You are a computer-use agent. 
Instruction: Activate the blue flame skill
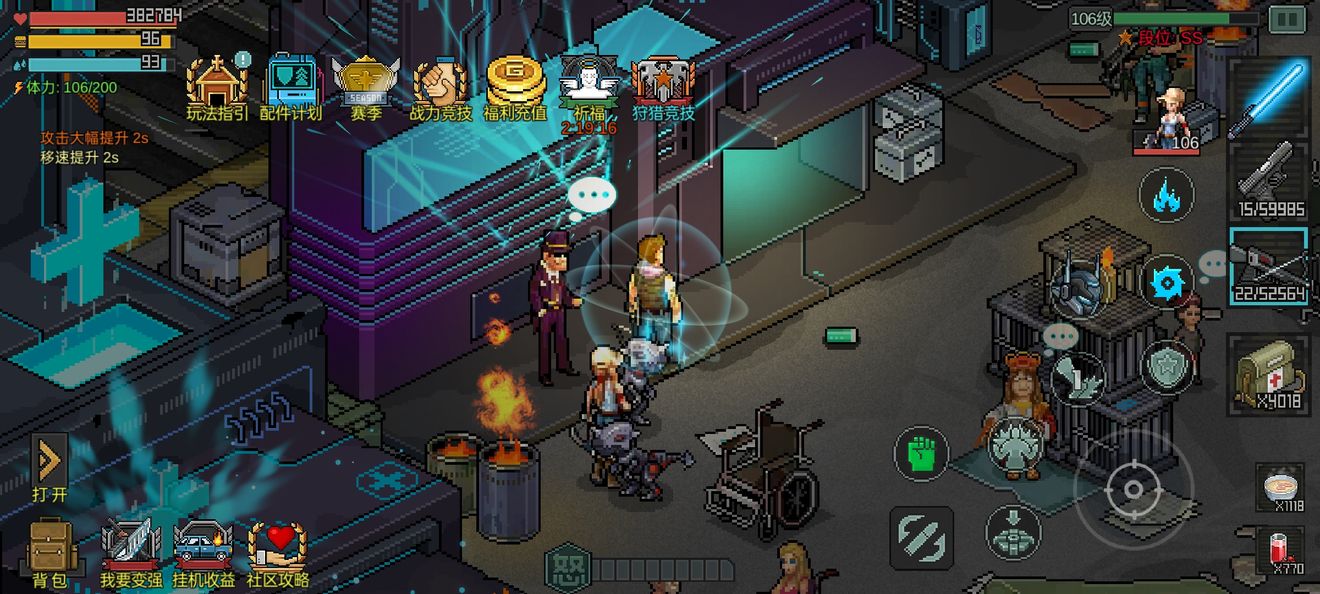tap(1166, 193)
